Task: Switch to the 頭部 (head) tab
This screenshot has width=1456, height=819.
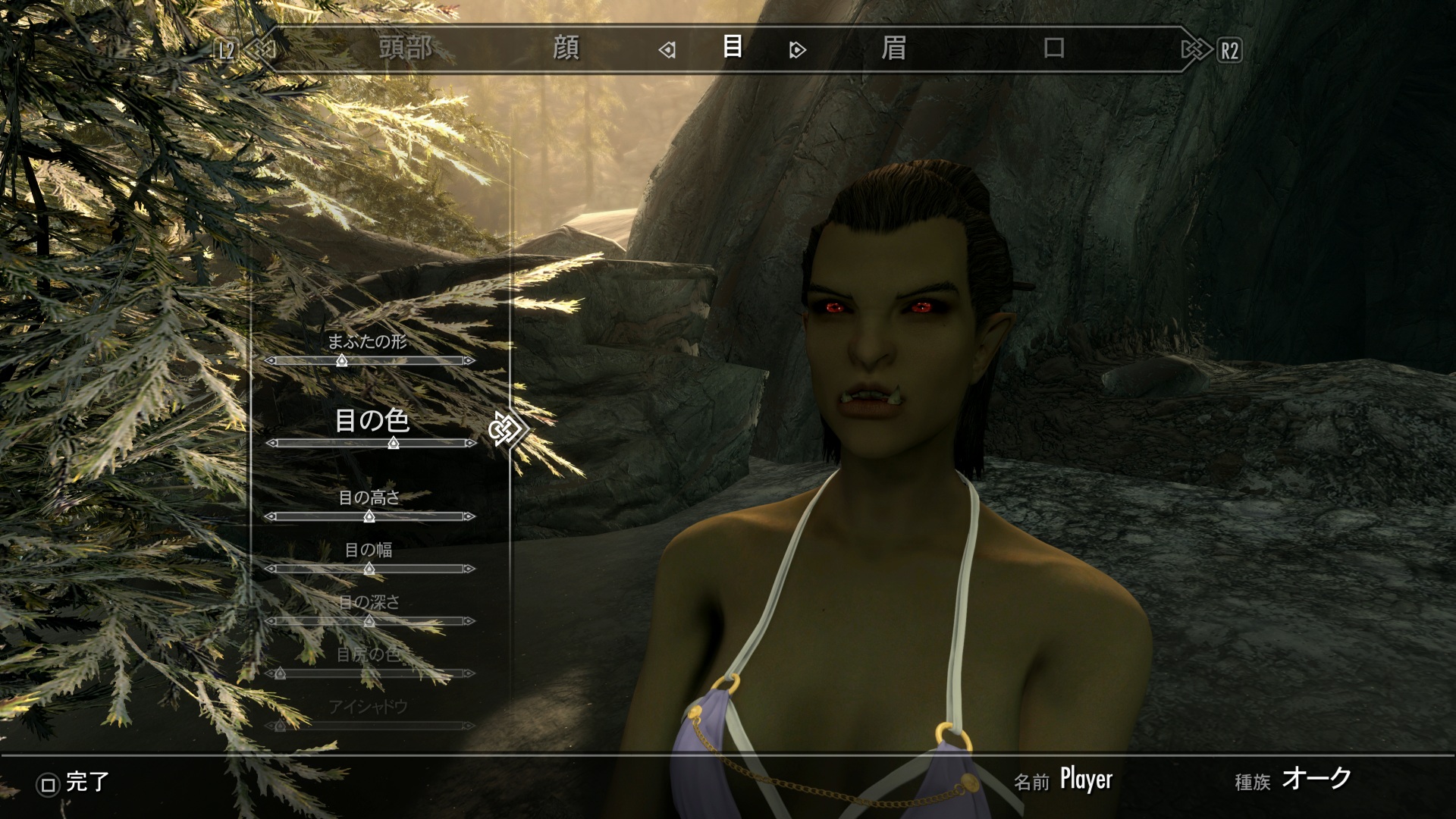Action: tap(406, 49)
